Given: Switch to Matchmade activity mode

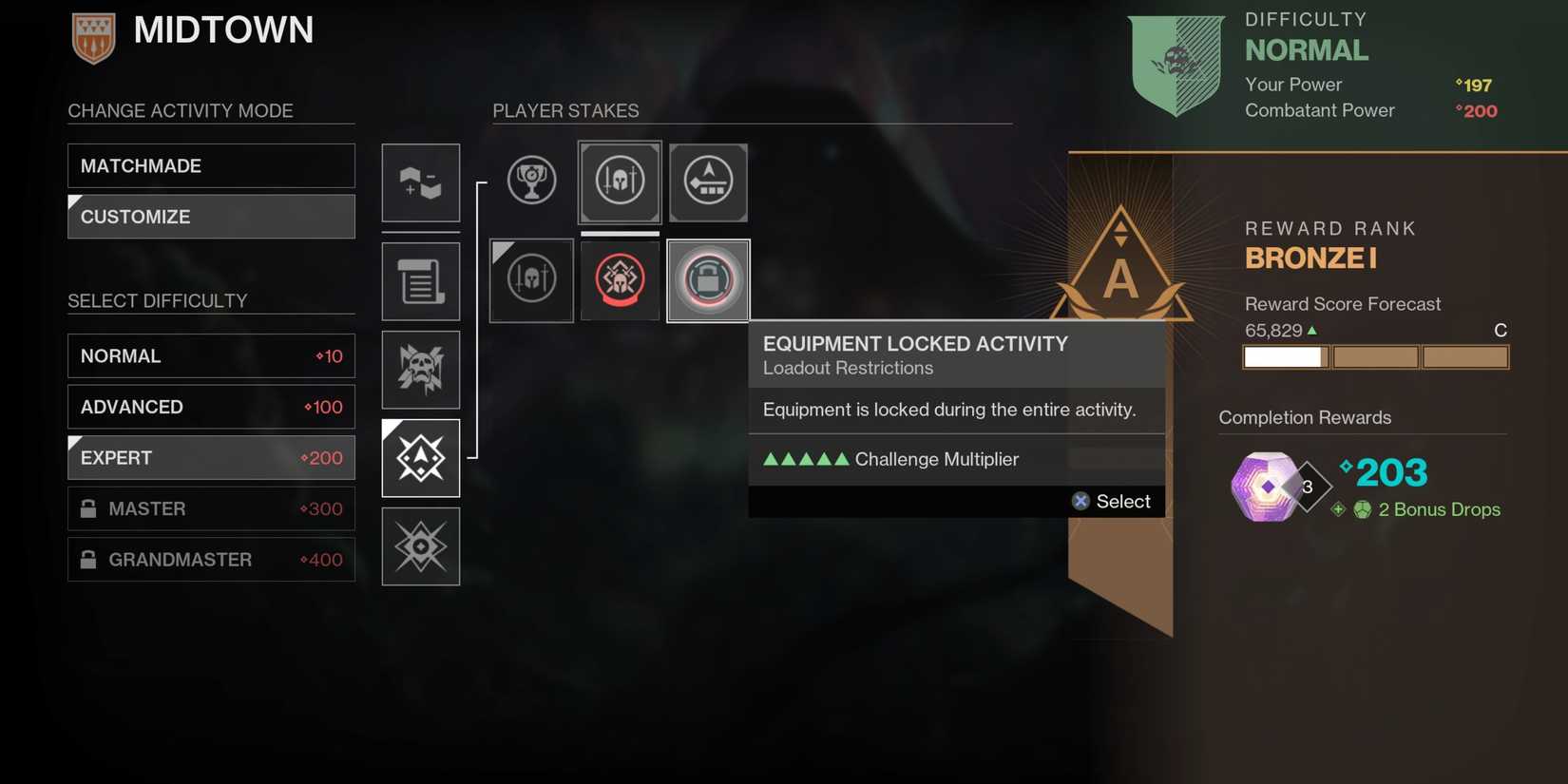Looking at the screenshot, I should 210,165.
